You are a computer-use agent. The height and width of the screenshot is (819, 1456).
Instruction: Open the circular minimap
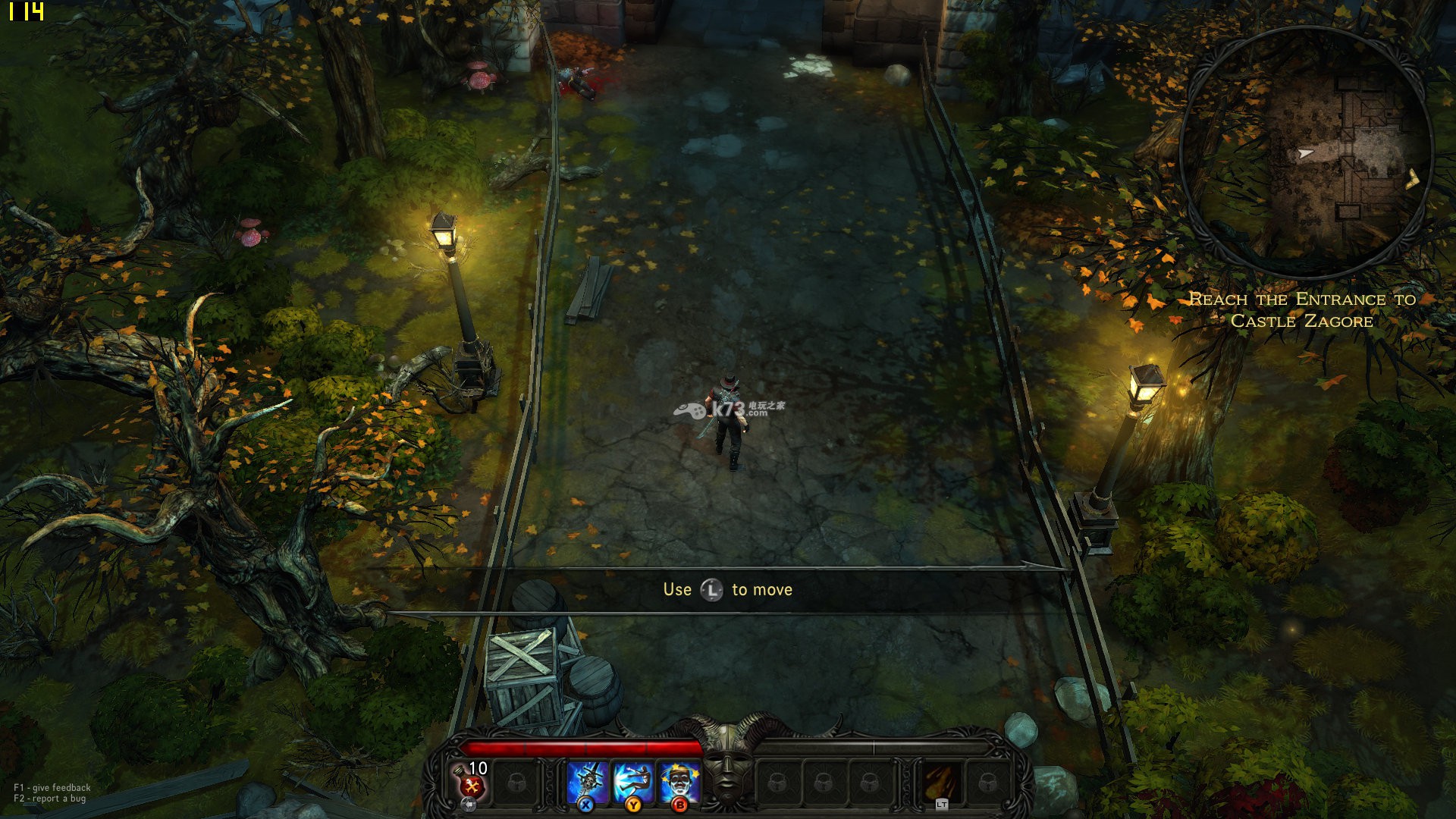pos(1305,152)
